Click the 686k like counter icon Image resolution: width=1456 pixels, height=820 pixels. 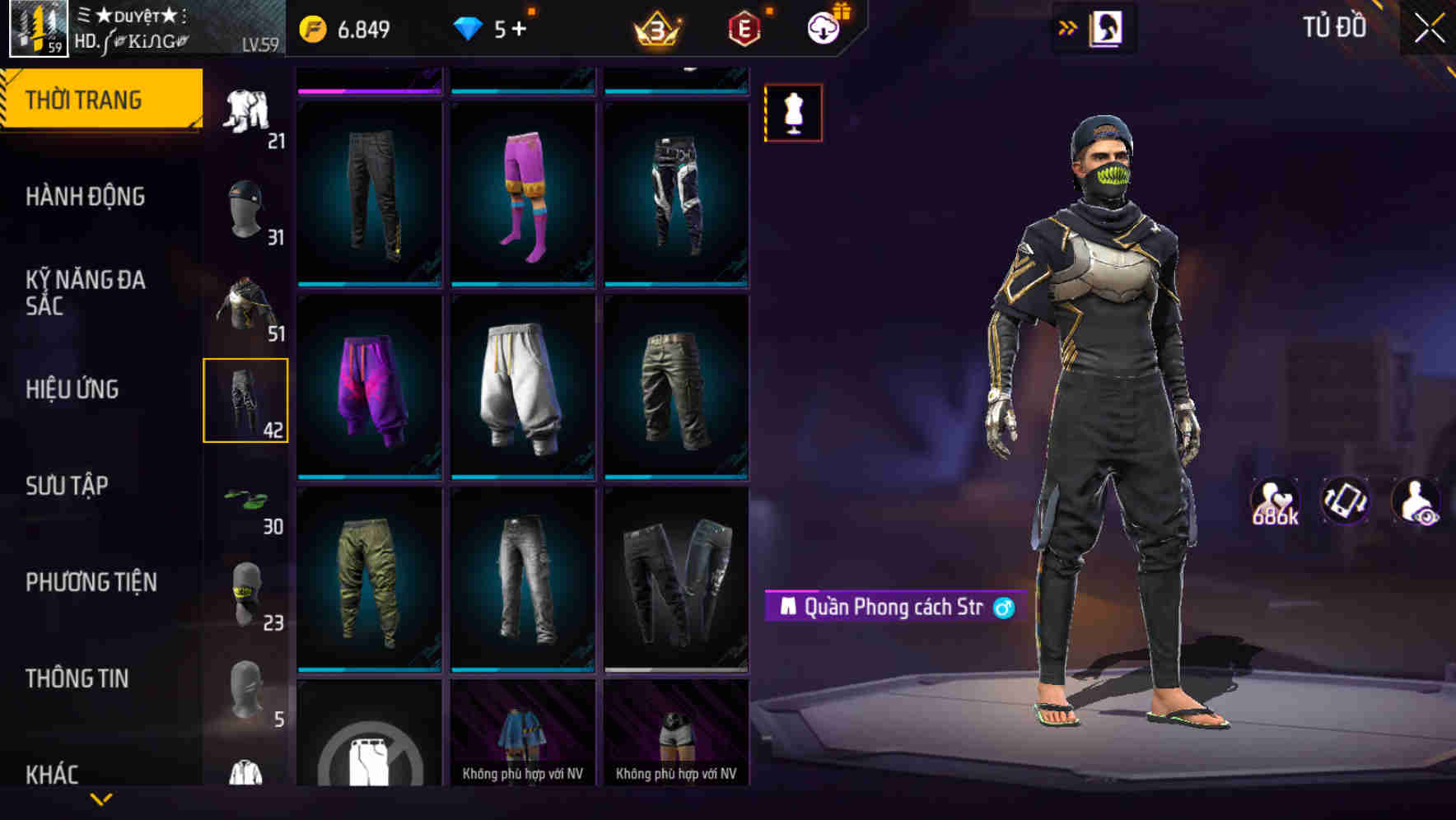click(x=1273, y=501)
